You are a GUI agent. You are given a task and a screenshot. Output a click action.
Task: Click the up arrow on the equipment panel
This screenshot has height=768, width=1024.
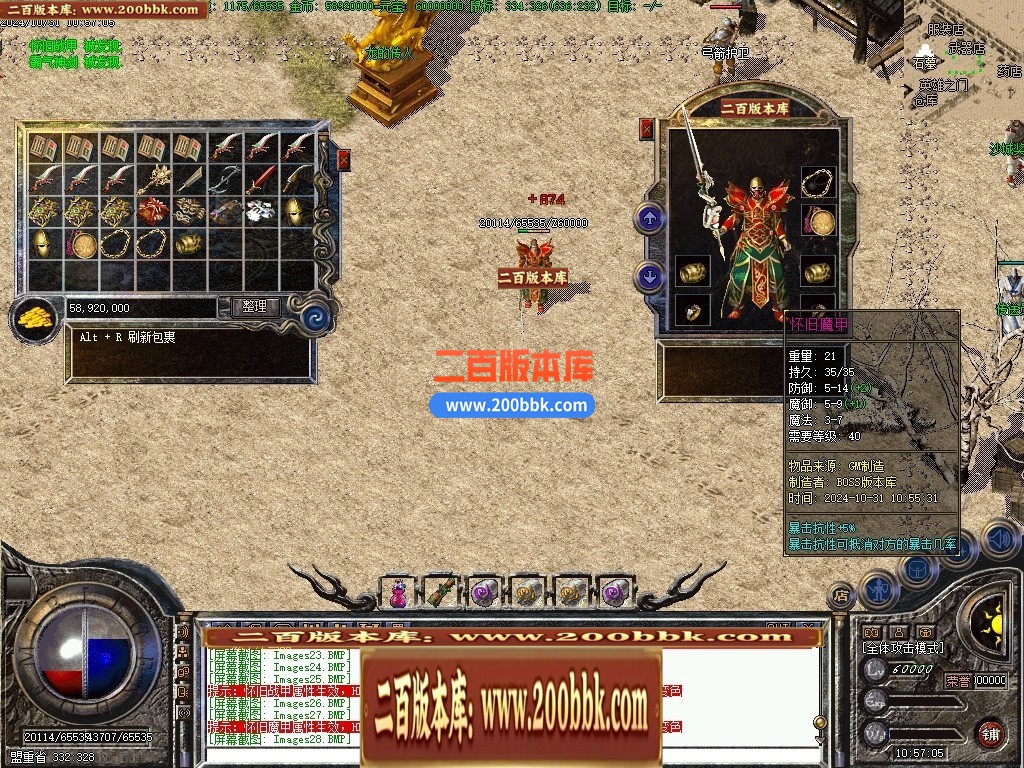(x=650, y=217)
